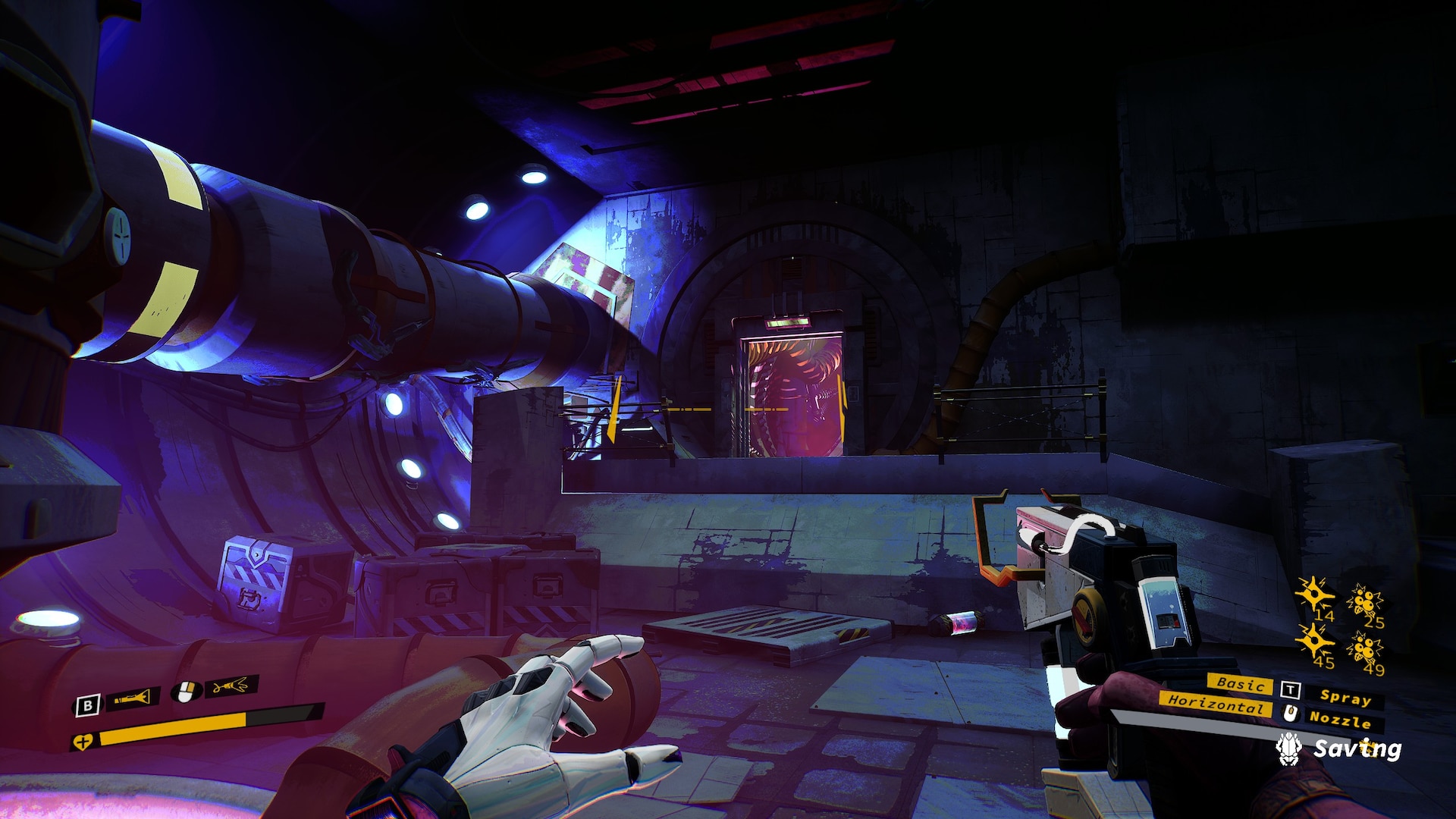Click the yellow Horizontal nozzle label
1456x819 pixels.
point(1215,703)
